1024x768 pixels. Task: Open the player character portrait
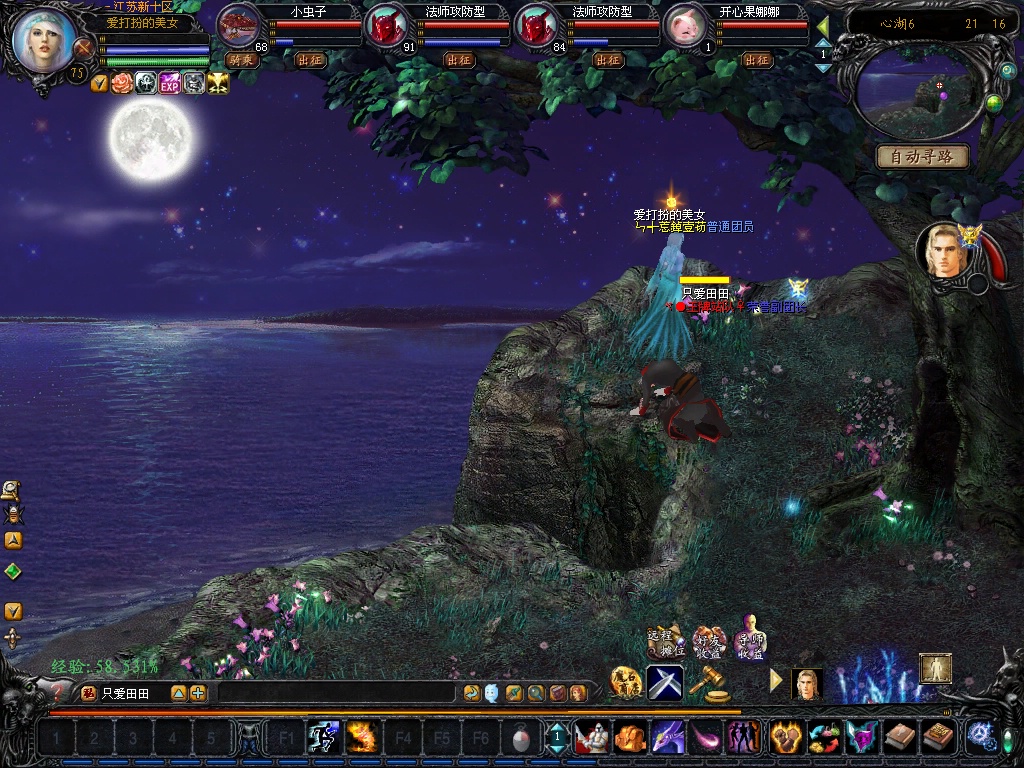point(45,40)
